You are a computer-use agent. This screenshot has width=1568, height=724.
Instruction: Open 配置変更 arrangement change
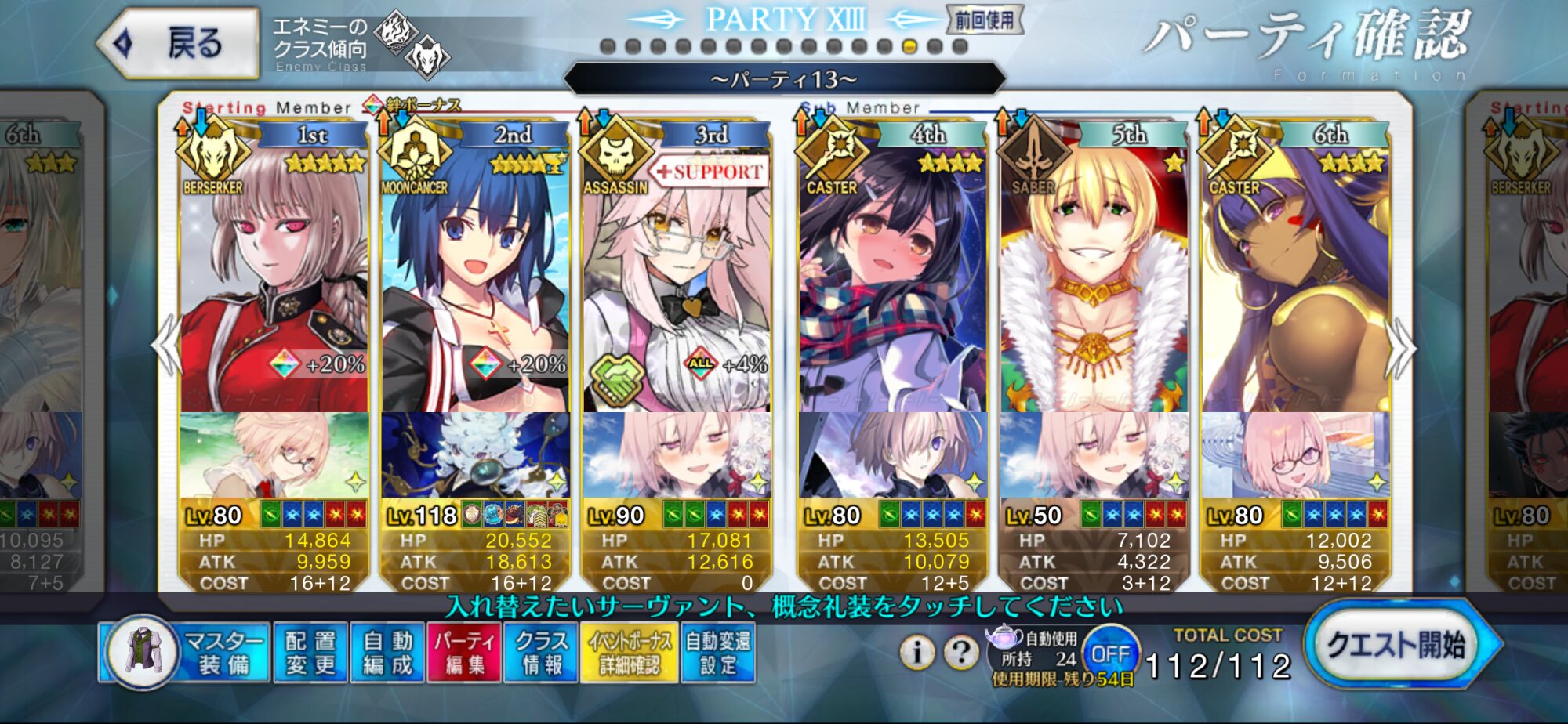tap(310, 653)
